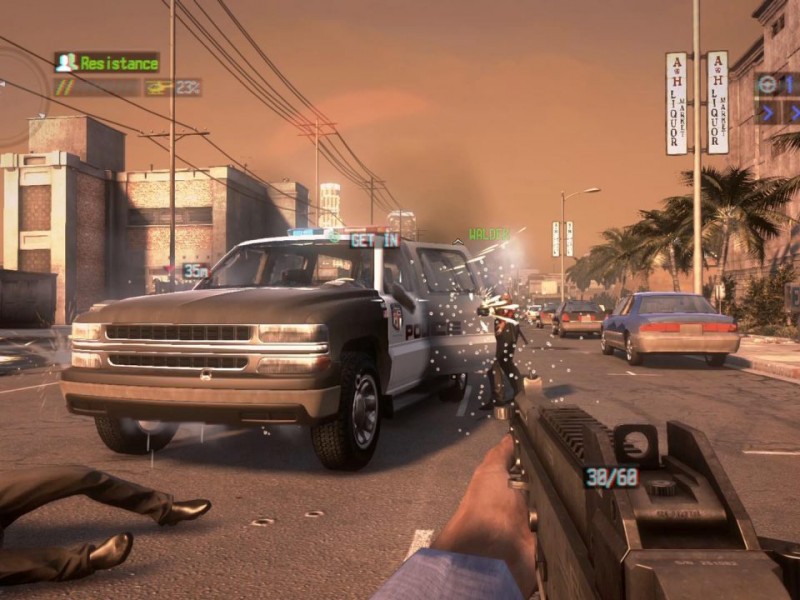This screenshot has width=800, height=600.
Task: Select the GET IN objective marker
Action: tap(374, 240)
